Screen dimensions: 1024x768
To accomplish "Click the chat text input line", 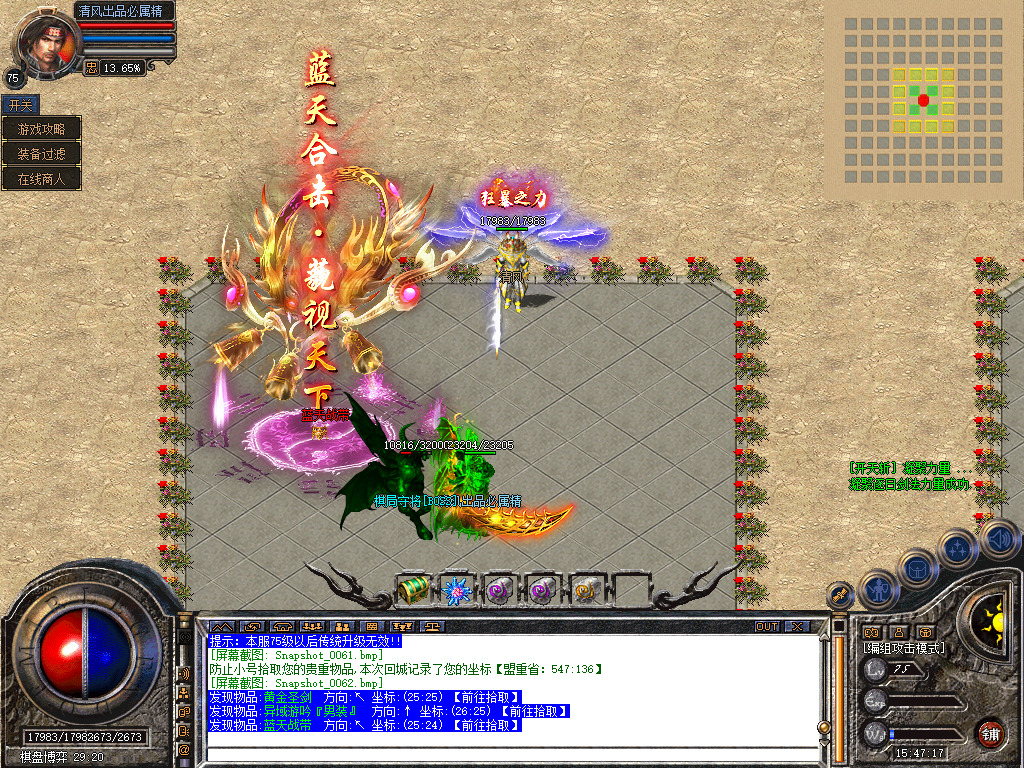I will pyautogui.click(x=510, y=741).
